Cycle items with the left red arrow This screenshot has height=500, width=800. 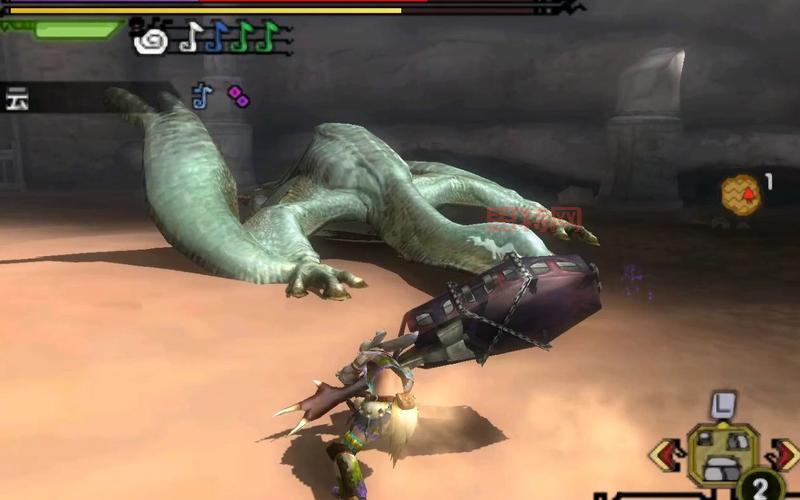click(x=664, y=455)
